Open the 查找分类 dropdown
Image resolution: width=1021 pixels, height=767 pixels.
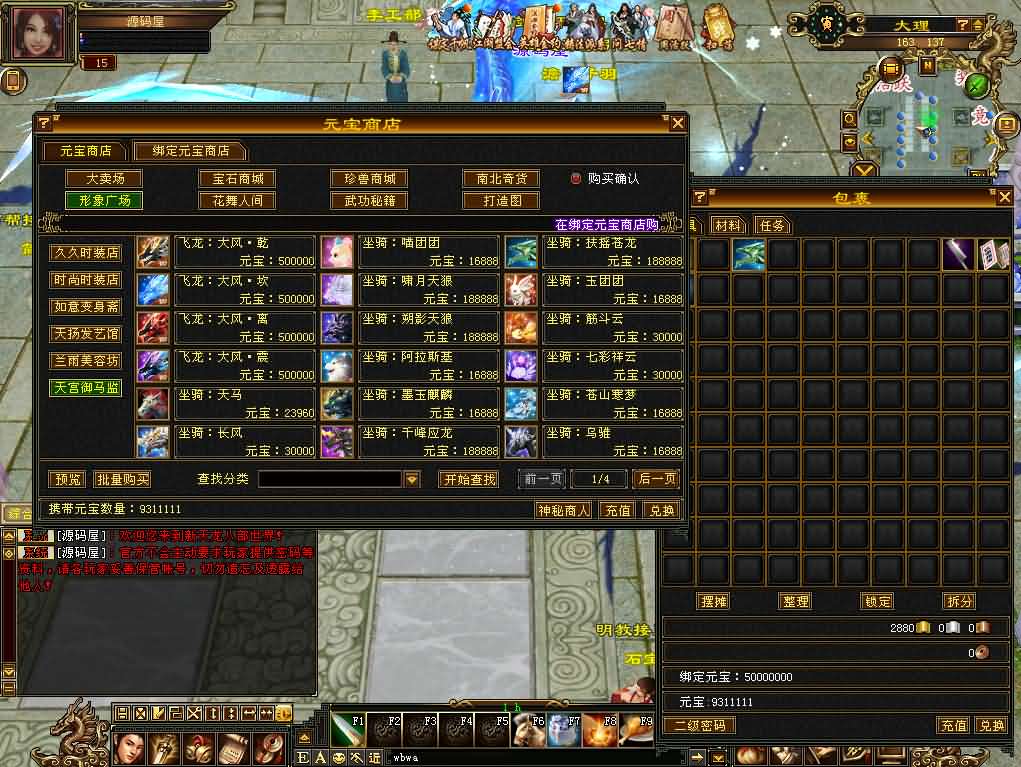click(x=412, y=480)
